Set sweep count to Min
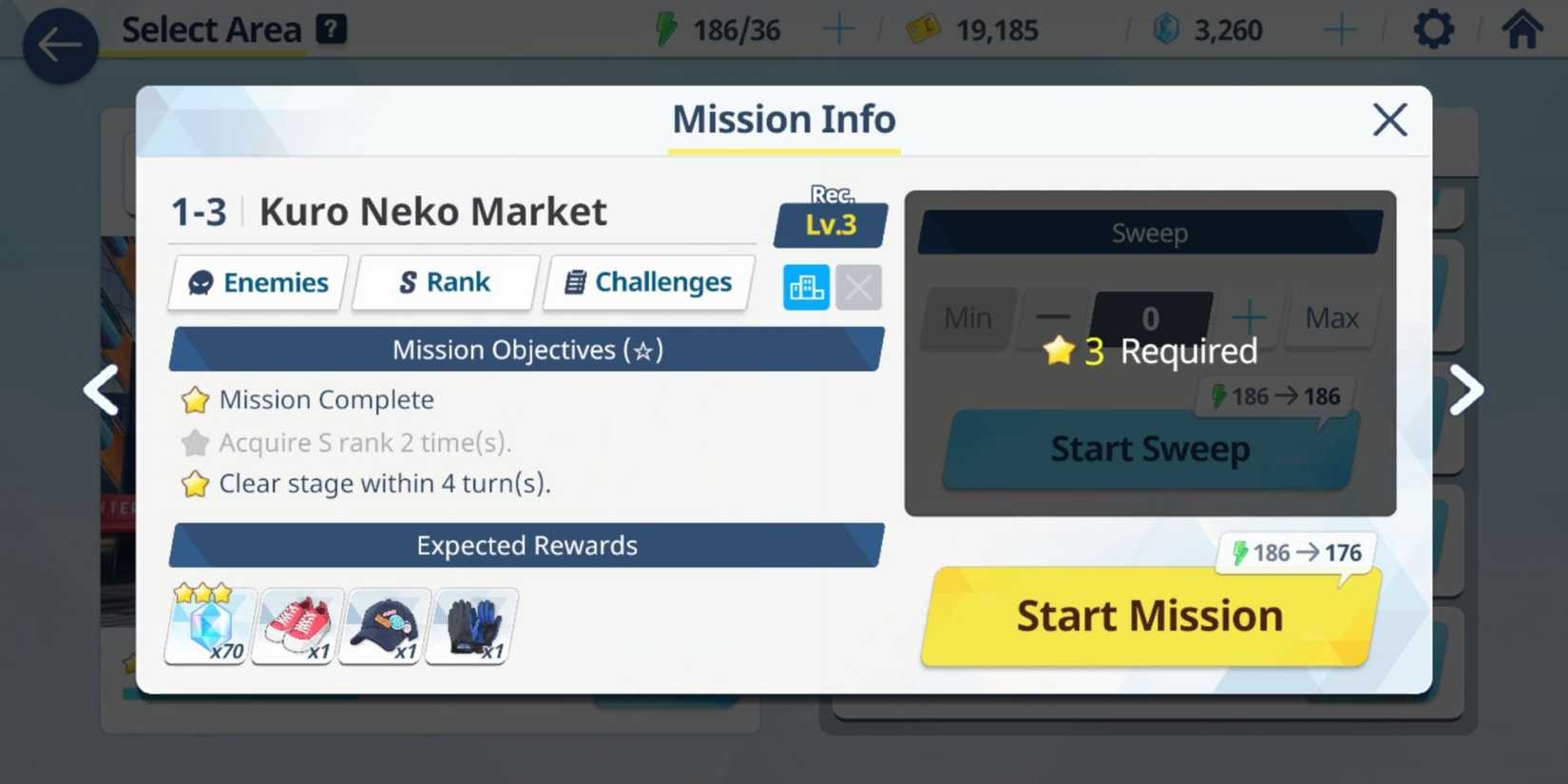This screenshot has height=784, width=1568. tap(967, 318)
